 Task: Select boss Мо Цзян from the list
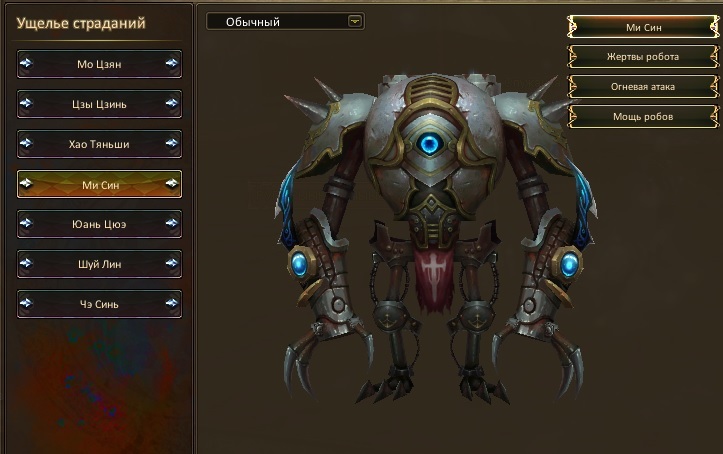(100, 64)
